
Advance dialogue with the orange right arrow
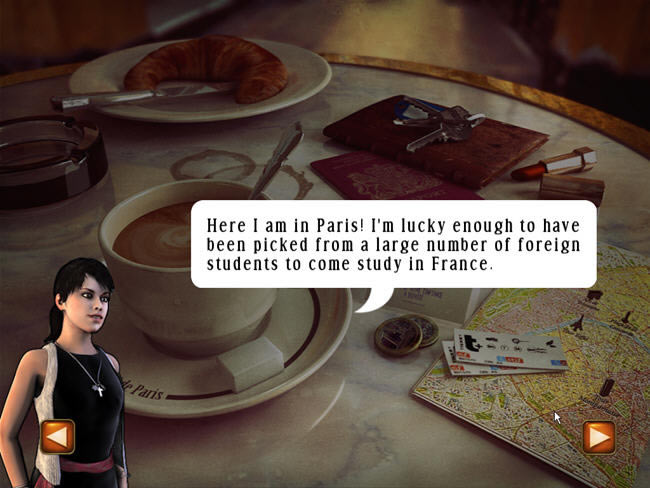coord(598,437)
